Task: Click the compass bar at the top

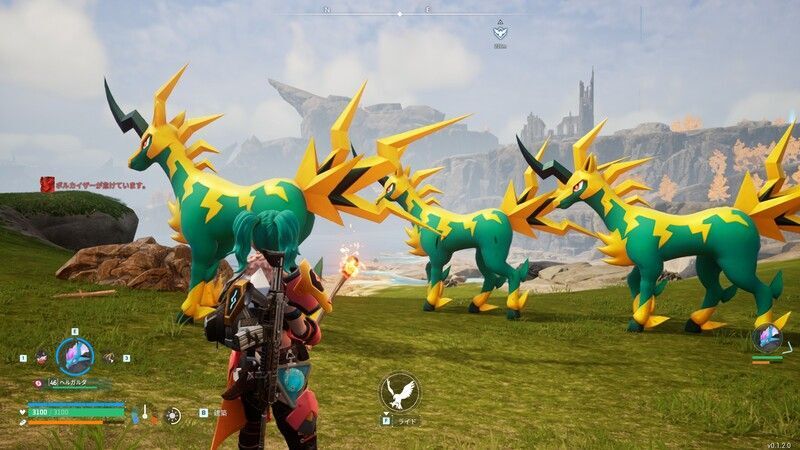Action: (400, 13)
